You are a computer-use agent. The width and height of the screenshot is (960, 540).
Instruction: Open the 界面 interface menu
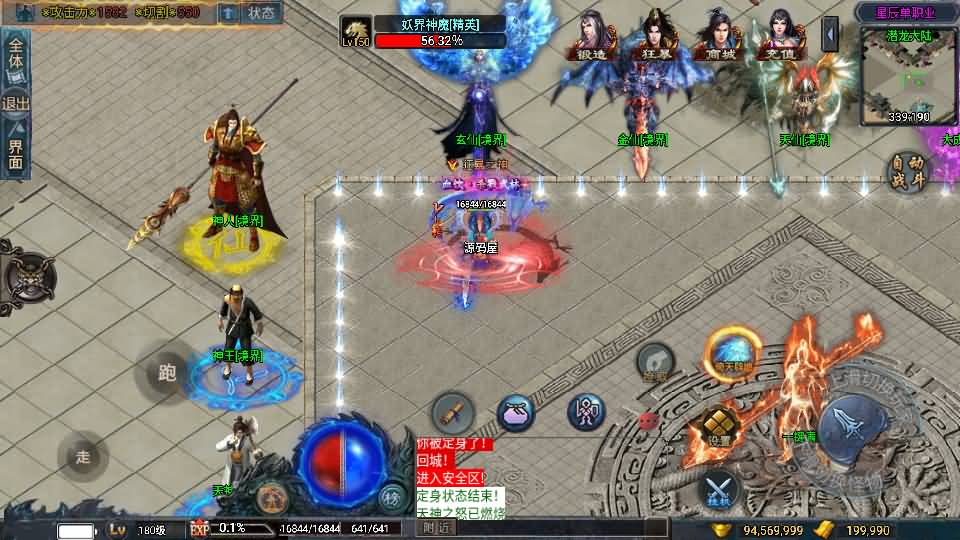pos(17,151)
